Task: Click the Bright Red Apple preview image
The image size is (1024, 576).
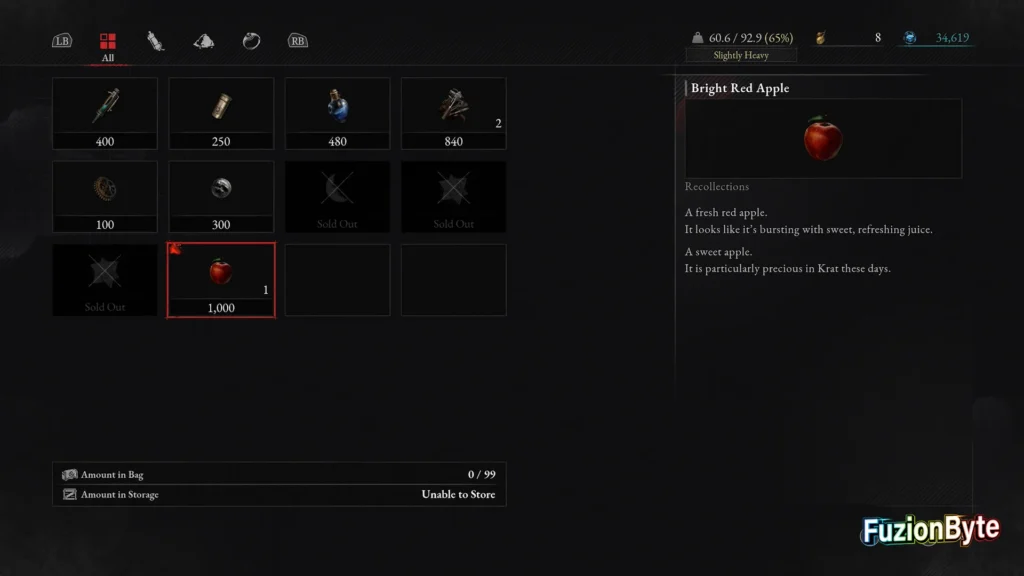Action: pyautogui.click(x=822, y=138)
